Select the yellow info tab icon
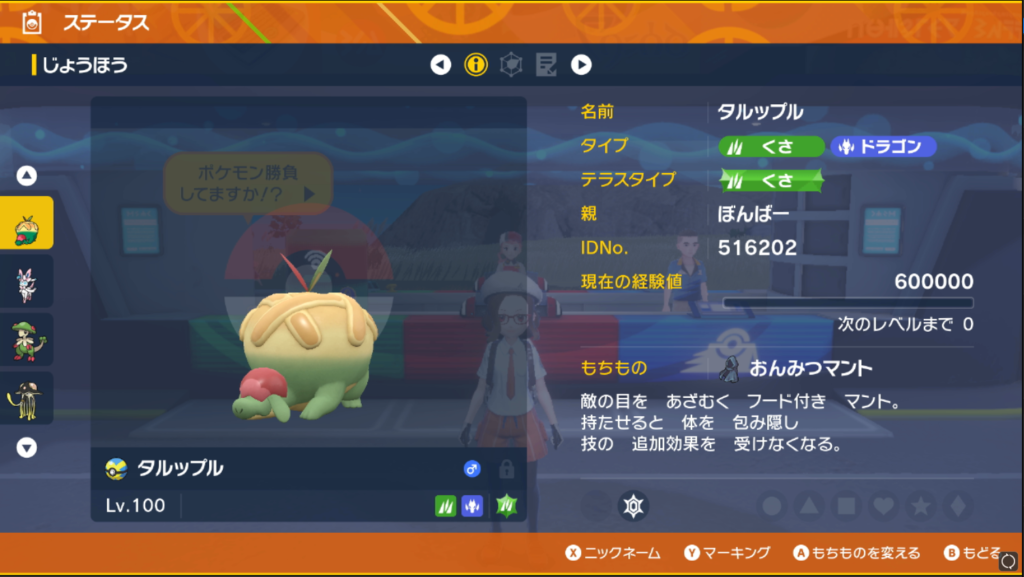 coord(476,66)
